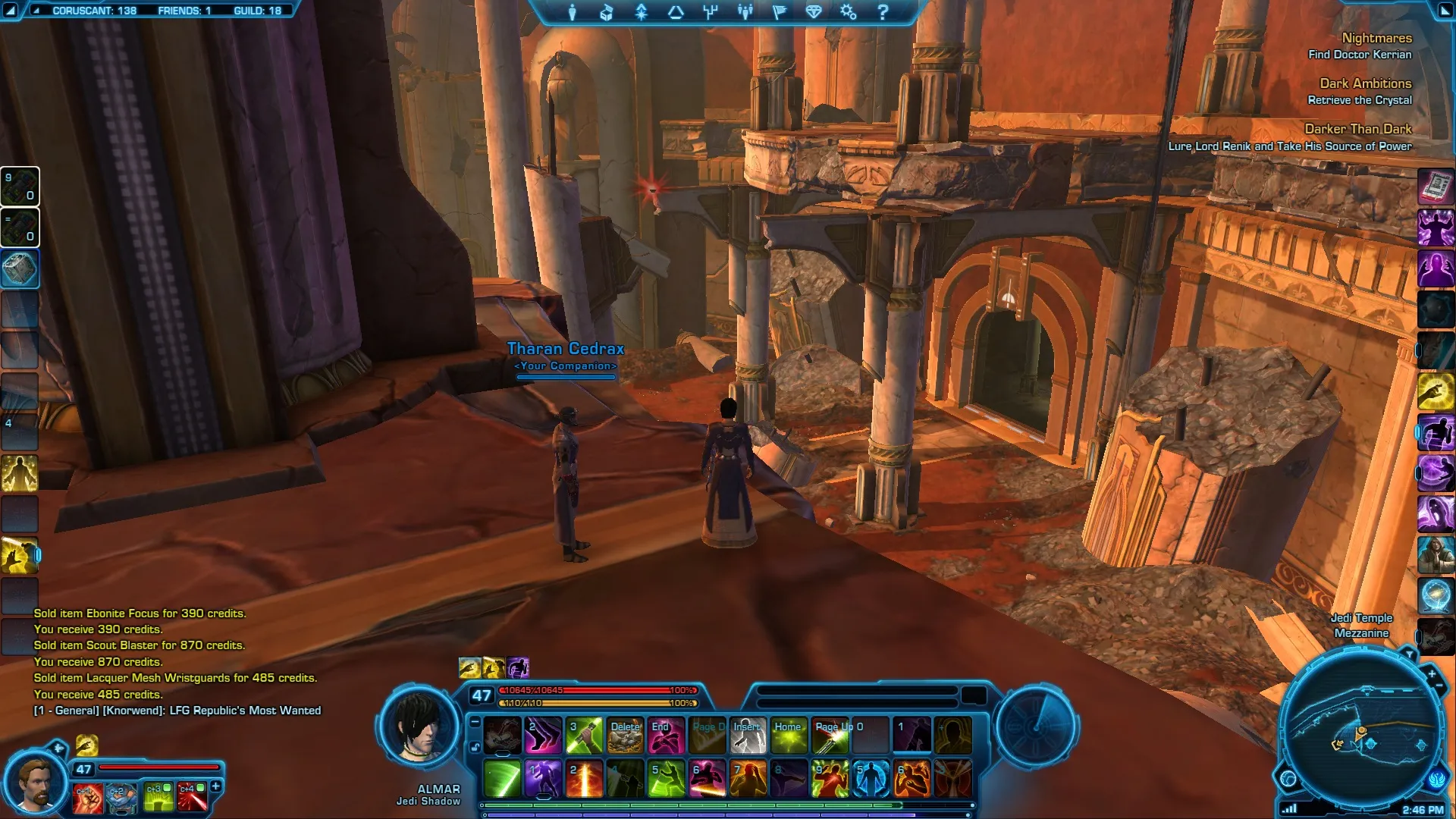Open the minimap filter funnel button
The image size is (1456, 819).
click(1409, 654)
